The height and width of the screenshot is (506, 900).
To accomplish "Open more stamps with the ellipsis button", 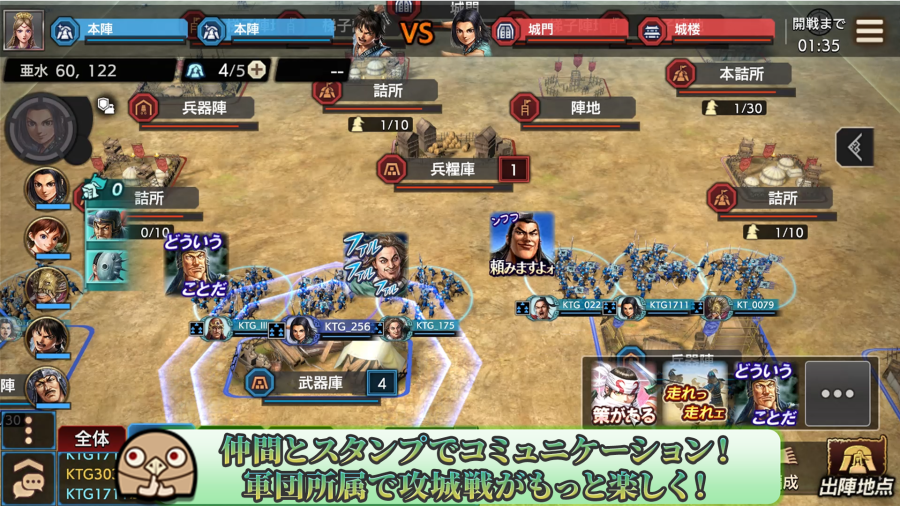I will tap(837, 393).
